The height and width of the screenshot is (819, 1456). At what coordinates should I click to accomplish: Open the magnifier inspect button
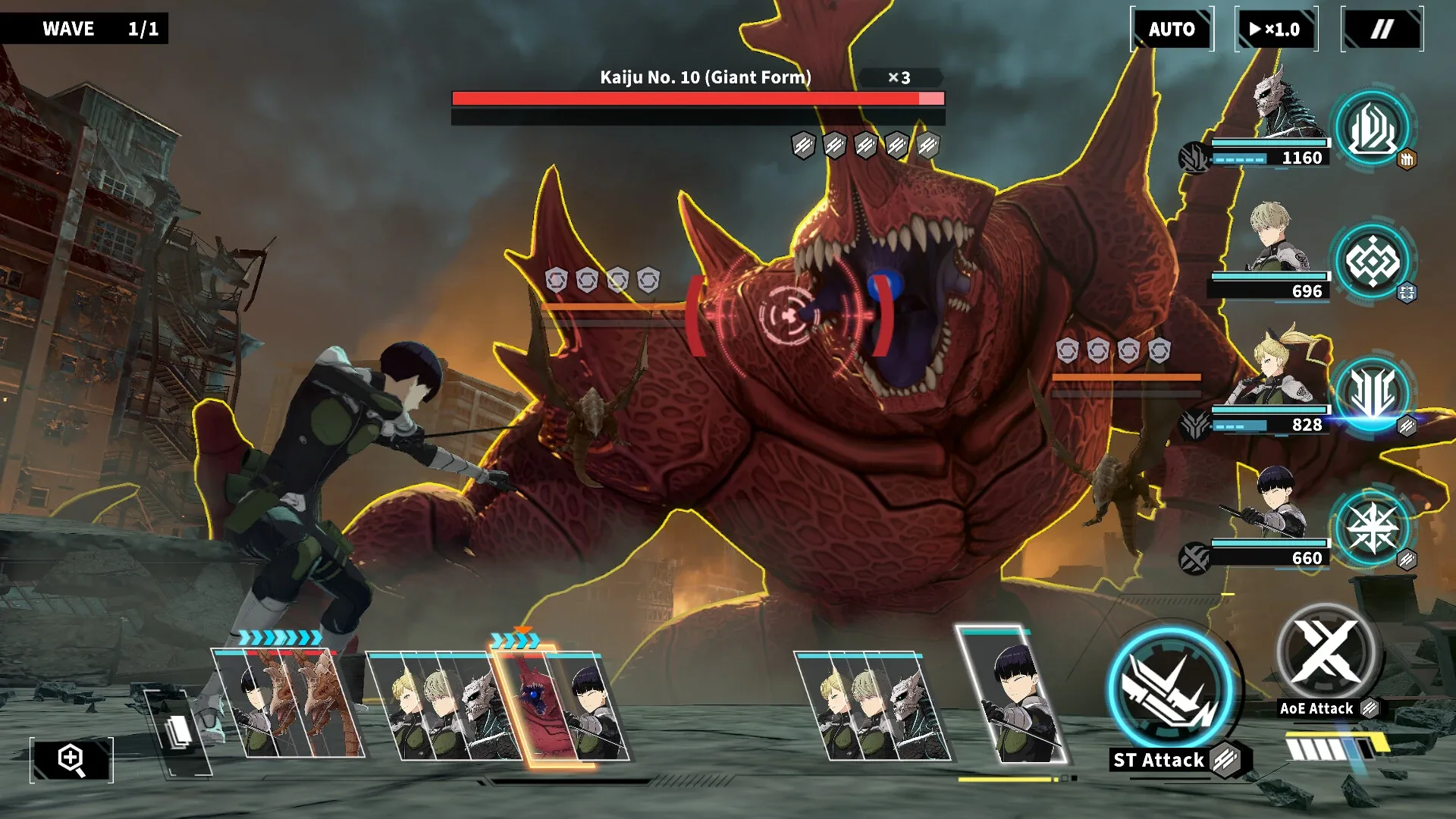coord(71,759)
